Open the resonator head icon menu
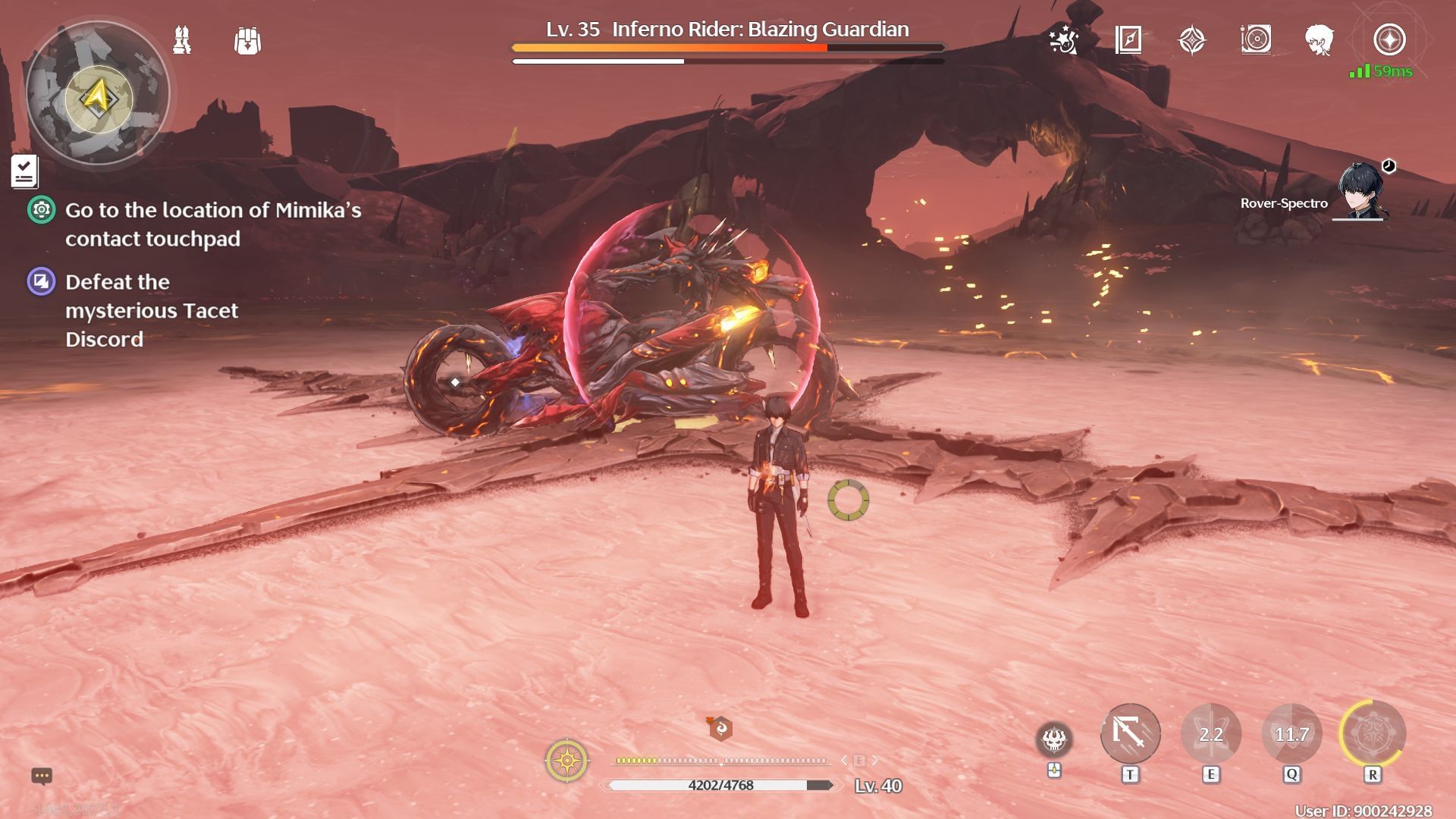The height and width of the screenshot is (819, 1456). [x=1319, y=39]
